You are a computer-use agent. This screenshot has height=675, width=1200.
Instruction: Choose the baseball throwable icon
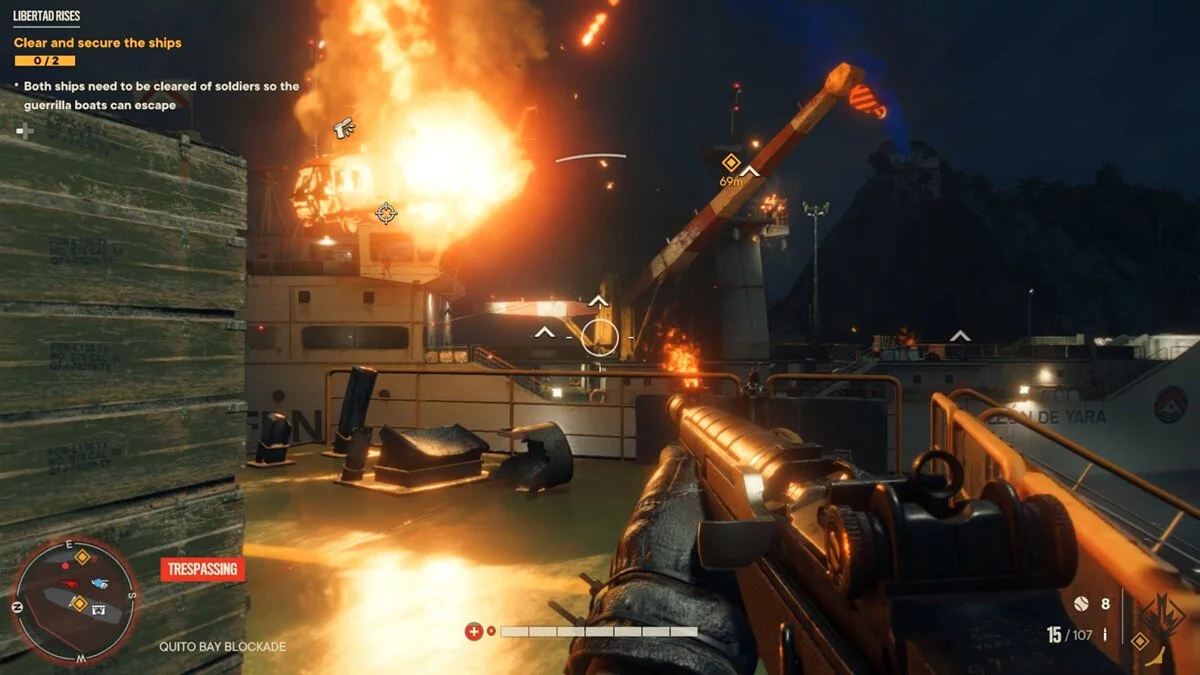click(1080, 604)
